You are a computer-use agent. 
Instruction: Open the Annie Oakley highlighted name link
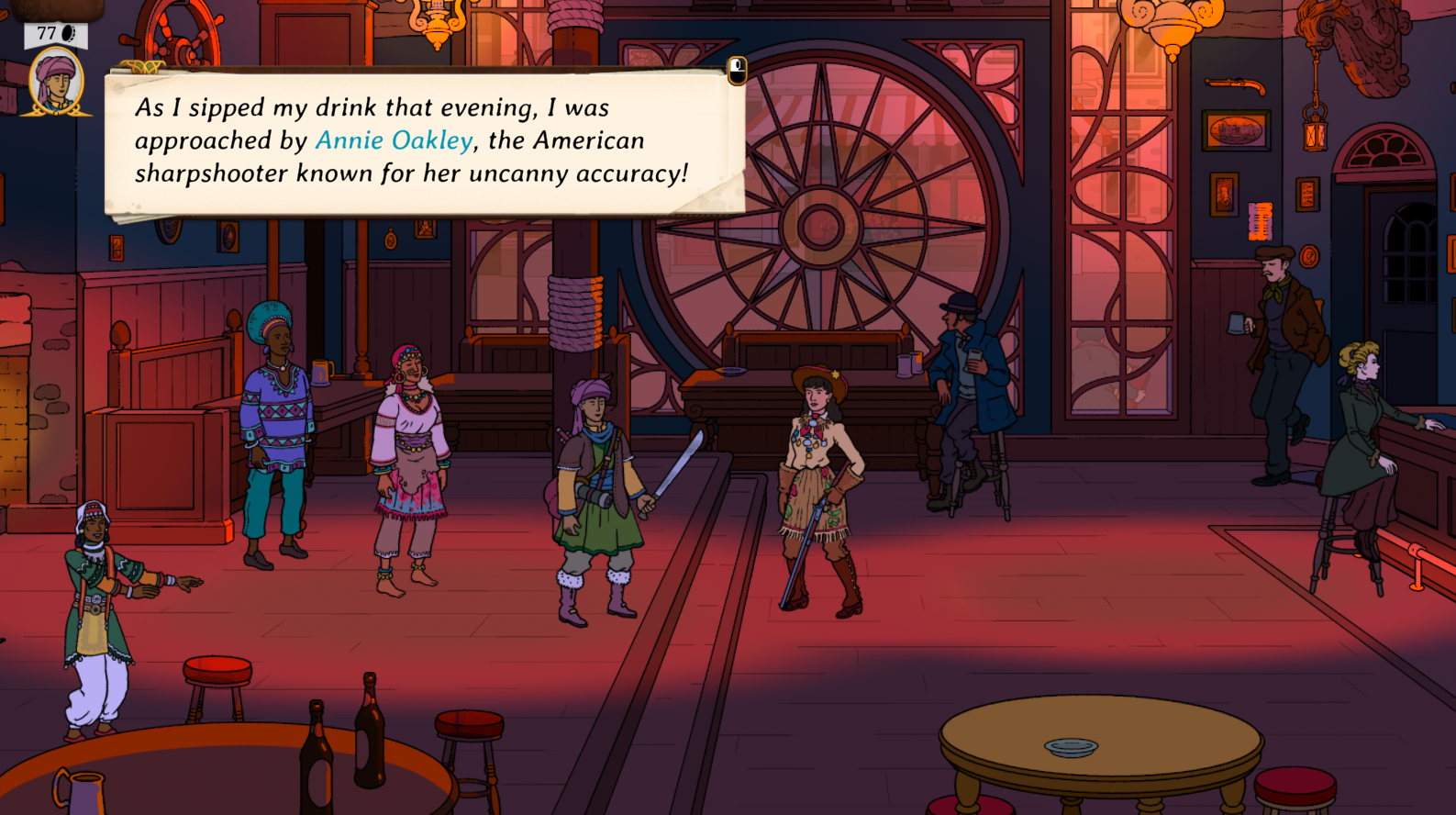(394, 140)
